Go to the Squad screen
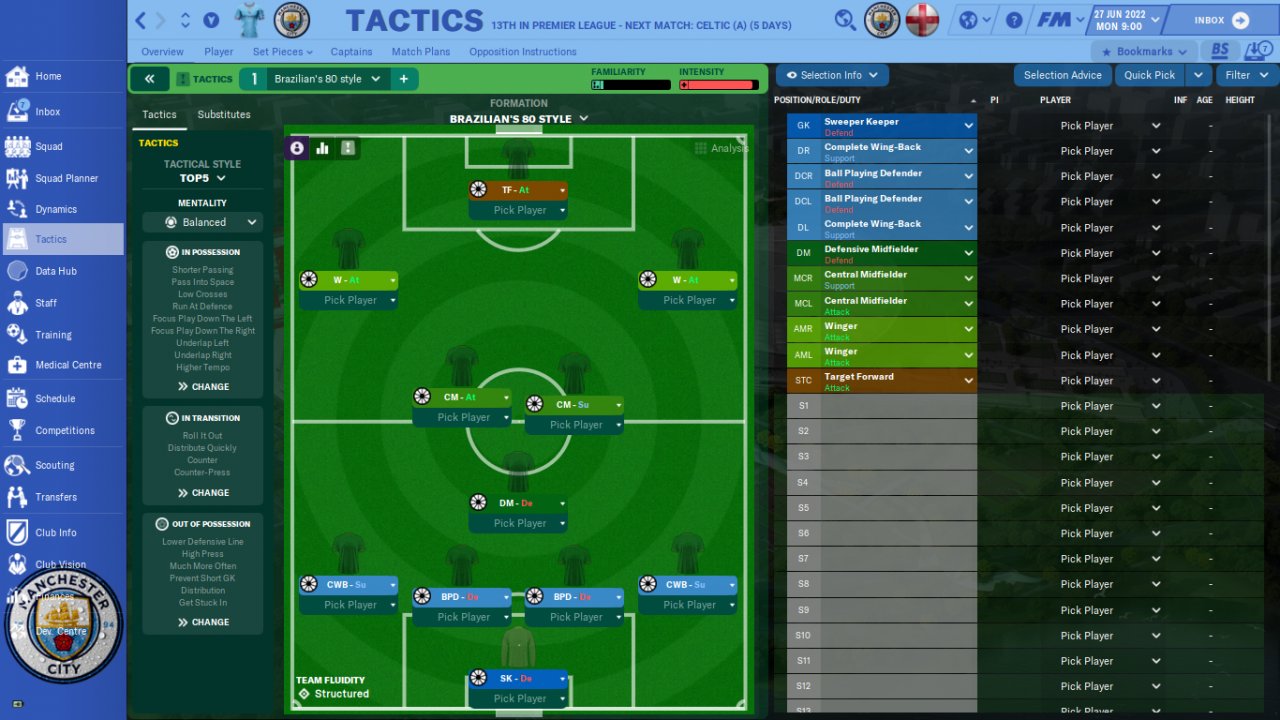The image size is (1280, 720). (x=48, y=146)
